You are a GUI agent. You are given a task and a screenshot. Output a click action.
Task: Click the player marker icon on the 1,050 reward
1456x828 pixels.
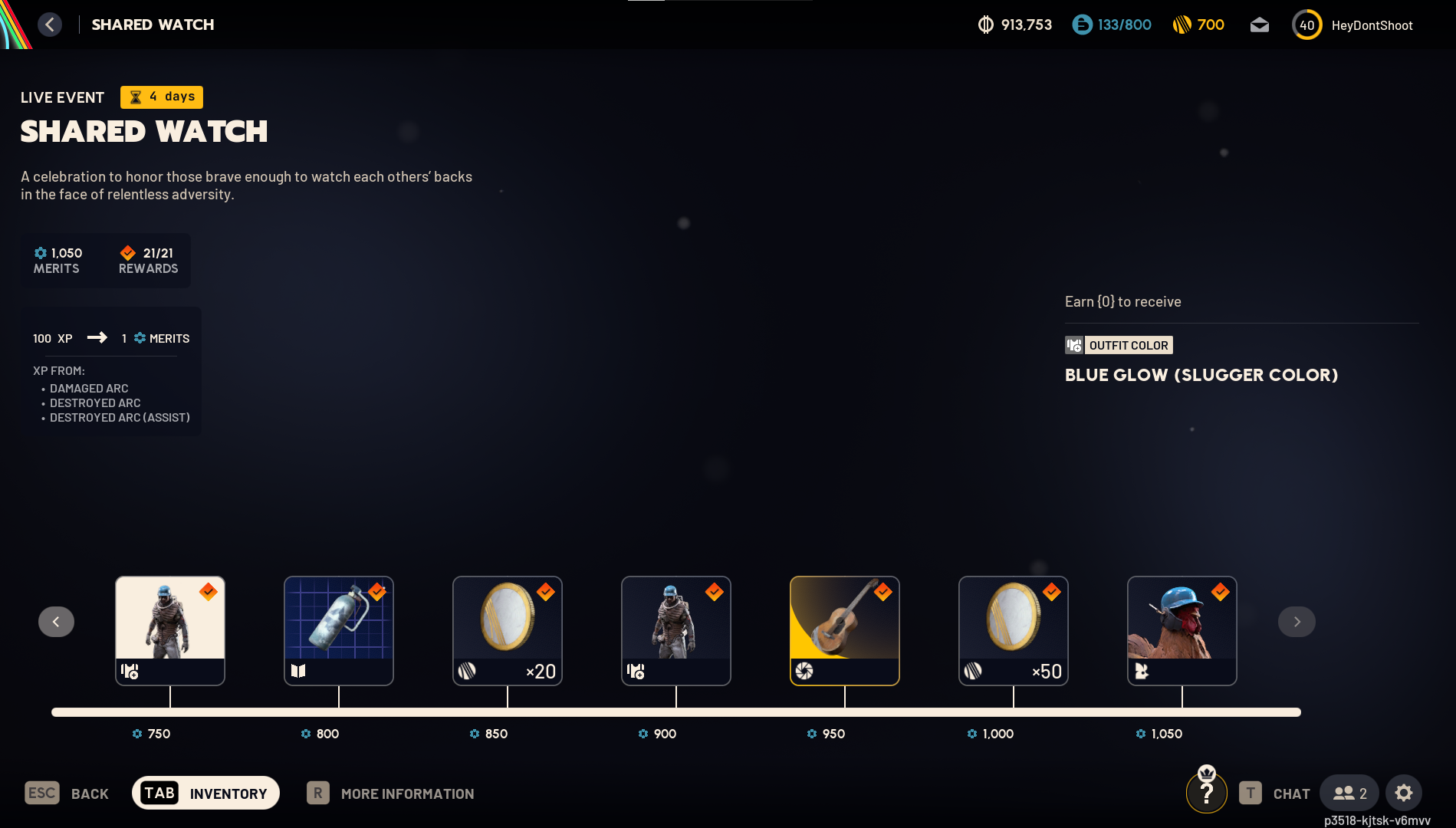(x=1141, y=671)
